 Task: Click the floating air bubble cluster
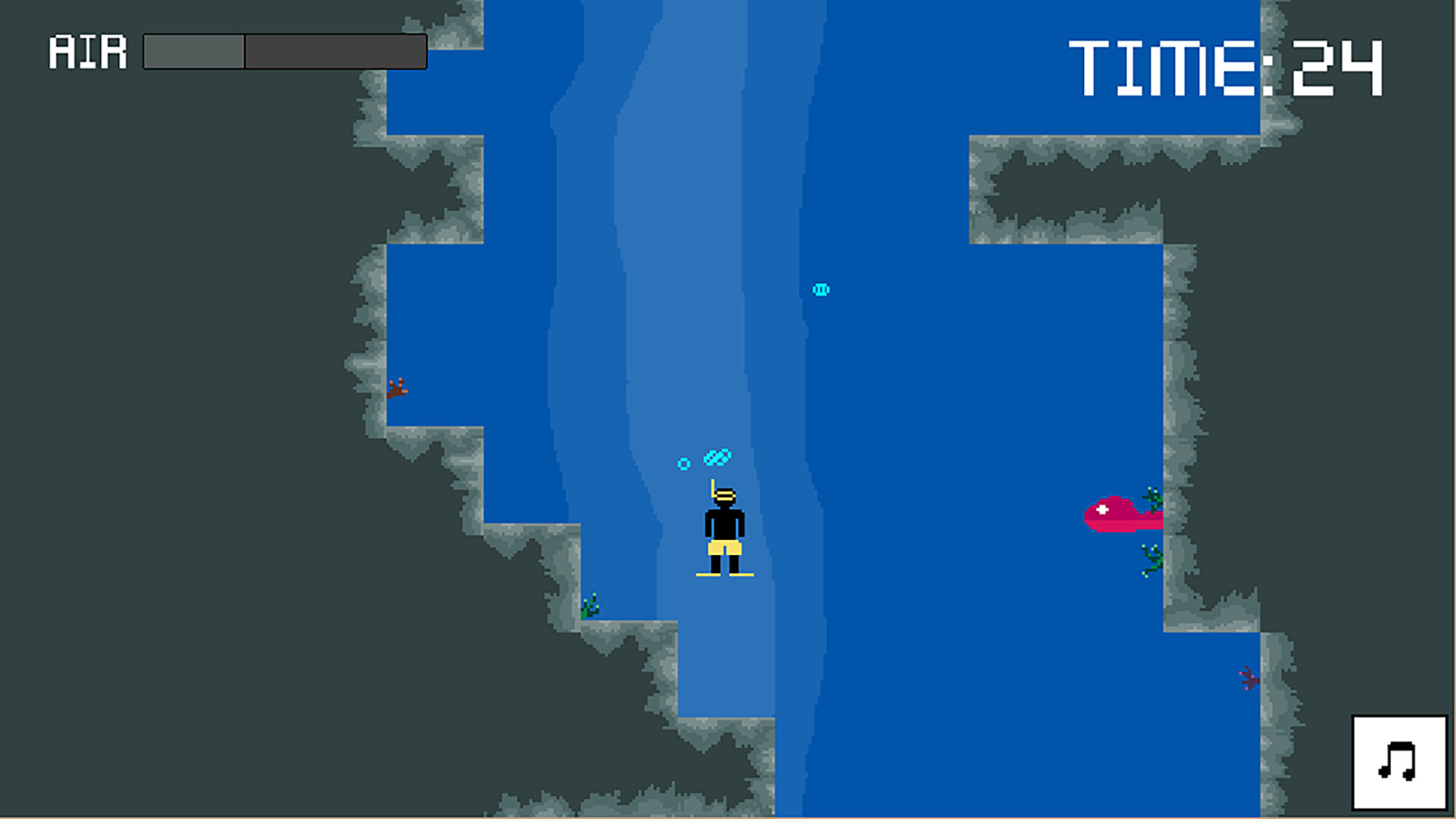[x=716, y=456]
